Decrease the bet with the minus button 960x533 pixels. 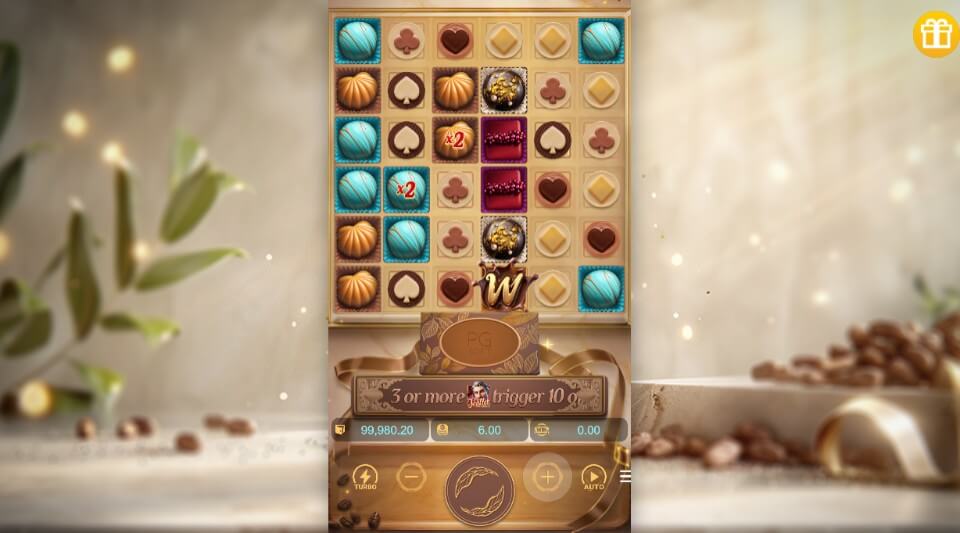coord(411,477)
